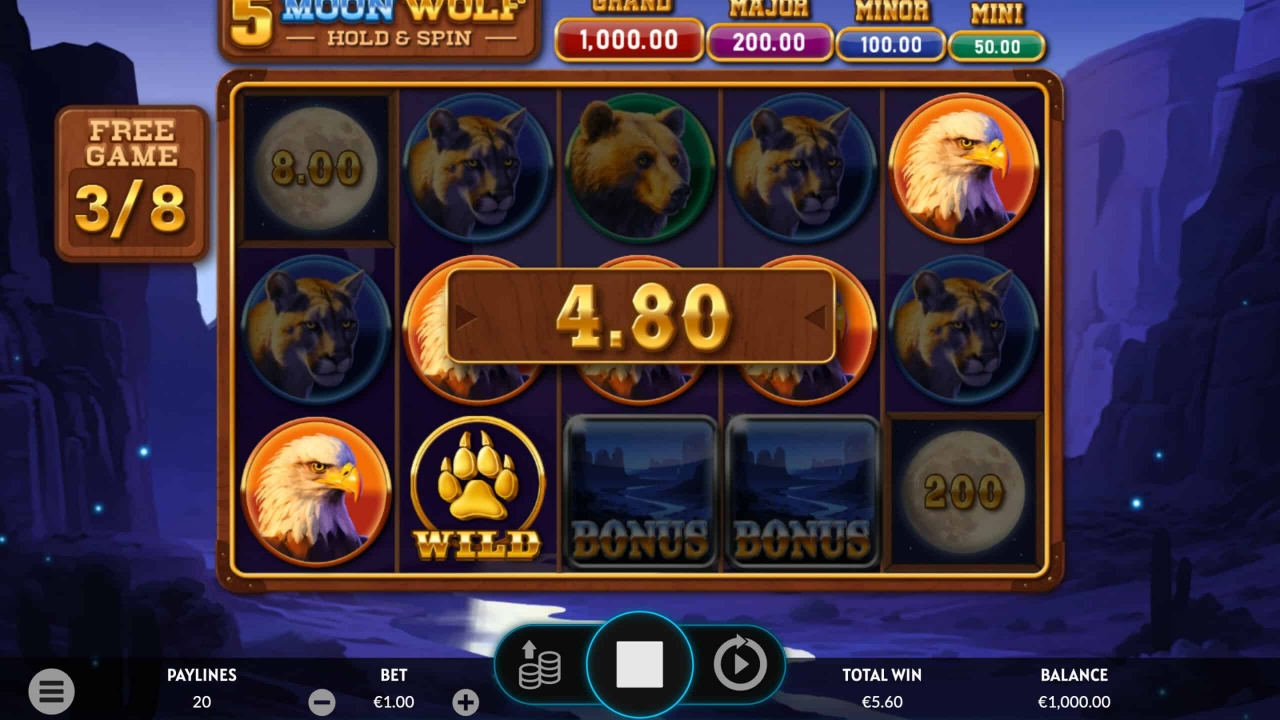The image size is (1280, 720).
Task: Increase the bet with the plus stepper
Action: [465, 702]
